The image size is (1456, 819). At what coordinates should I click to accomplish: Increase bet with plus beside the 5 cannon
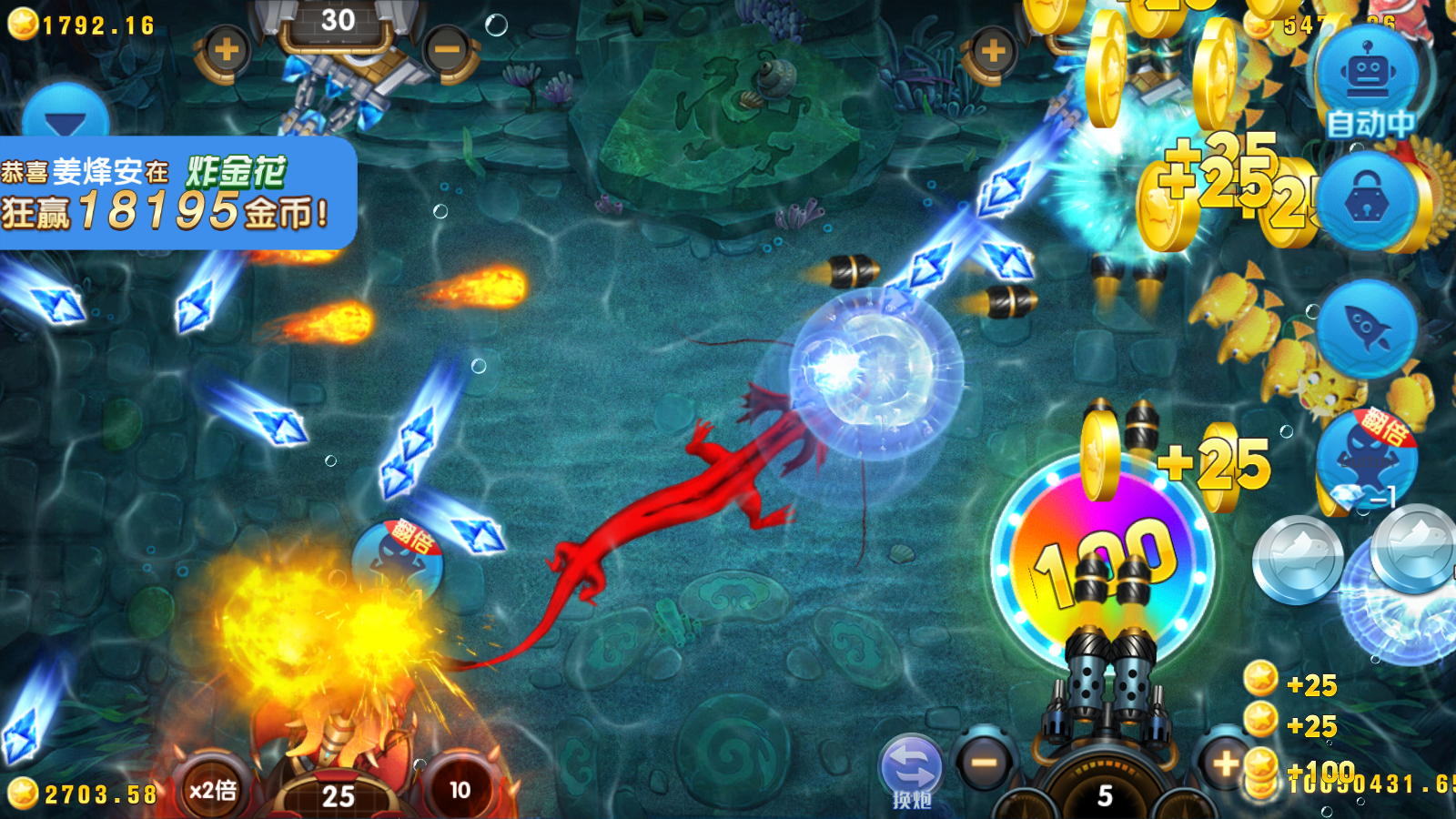pos(1225,763)
